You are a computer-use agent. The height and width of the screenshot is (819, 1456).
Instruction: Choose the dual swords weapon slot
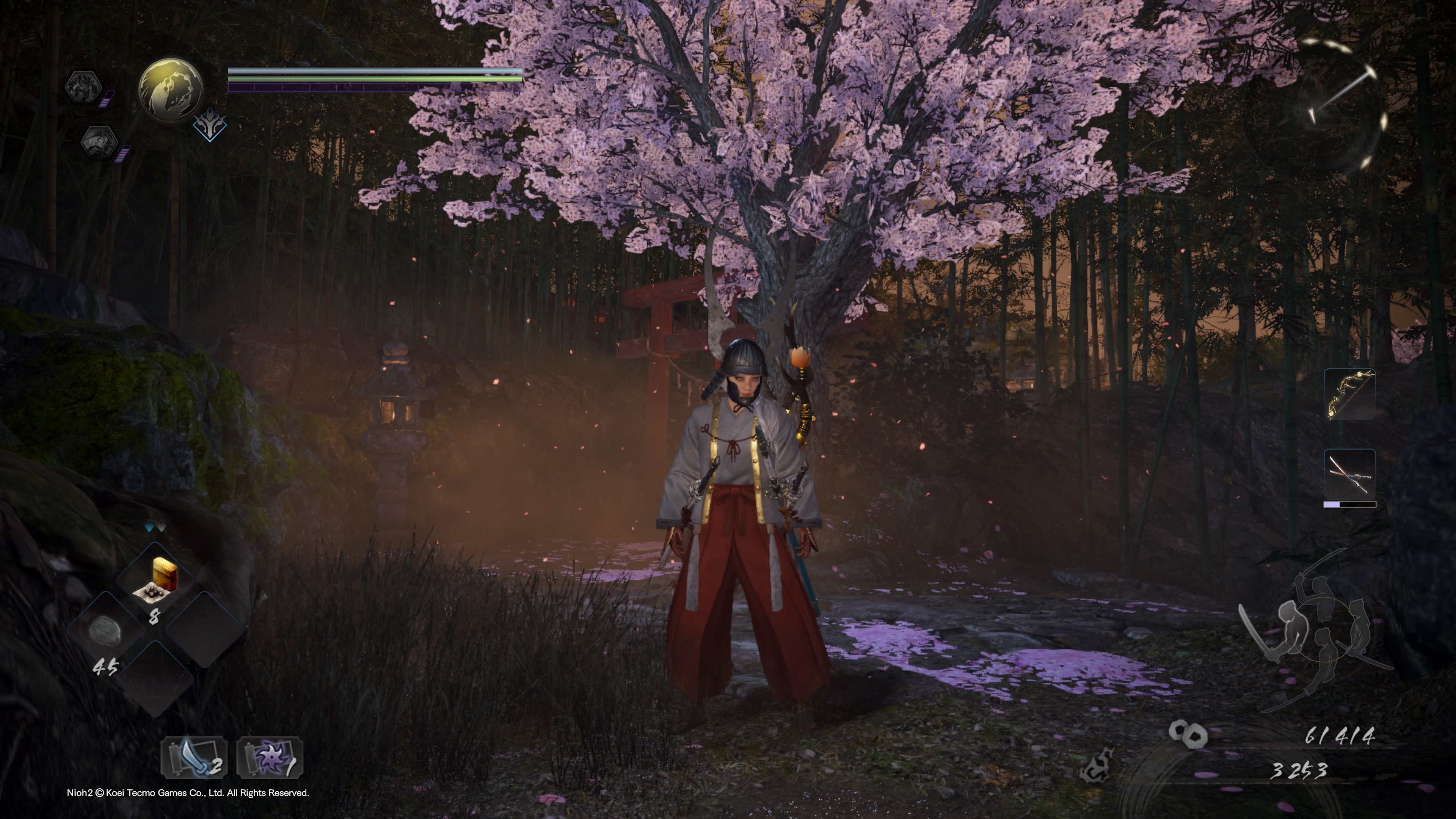pos(1350,474)
